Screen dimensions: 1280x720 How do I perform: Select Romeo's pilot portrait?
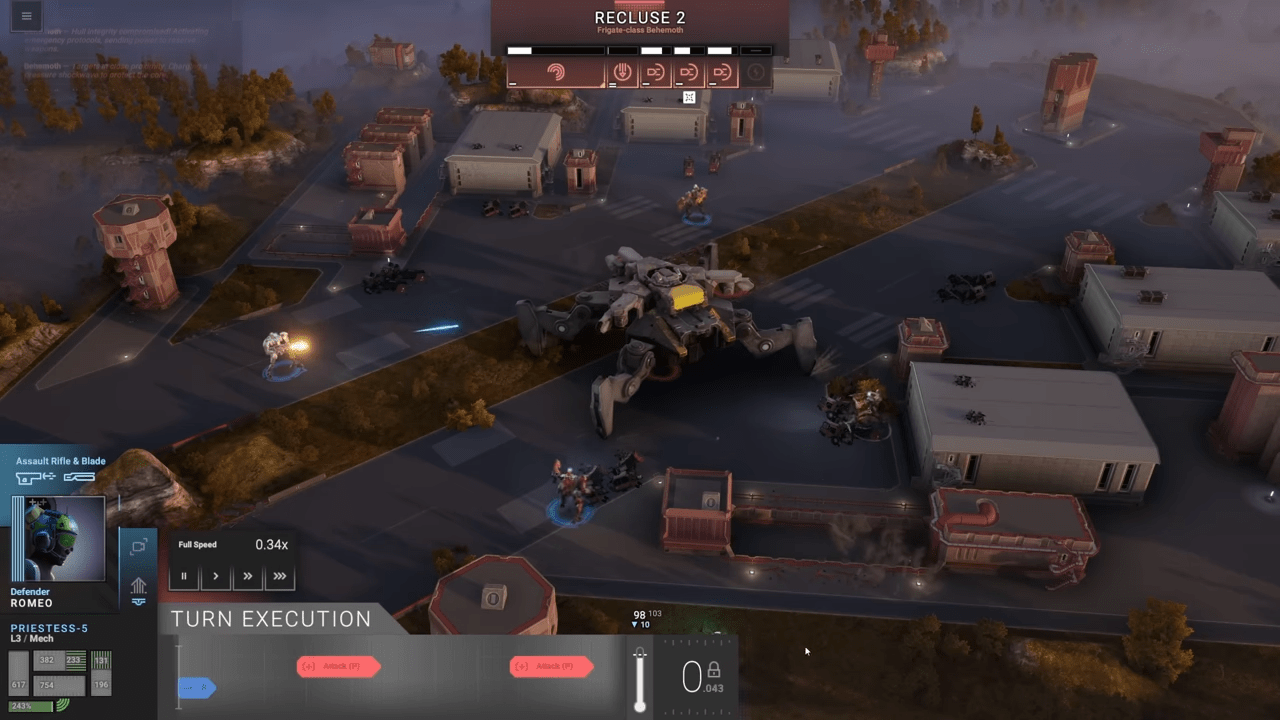click(x=59, y=539)
